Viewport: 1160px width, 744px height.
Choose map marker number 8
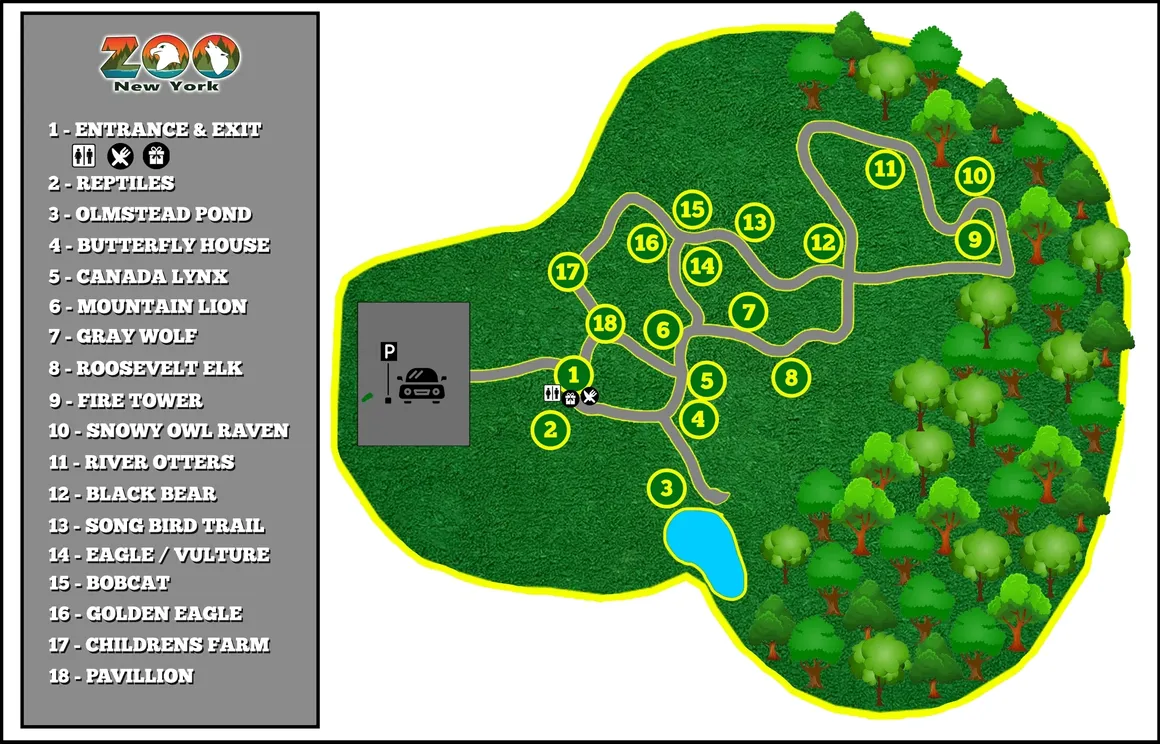(x=791, y=378)
